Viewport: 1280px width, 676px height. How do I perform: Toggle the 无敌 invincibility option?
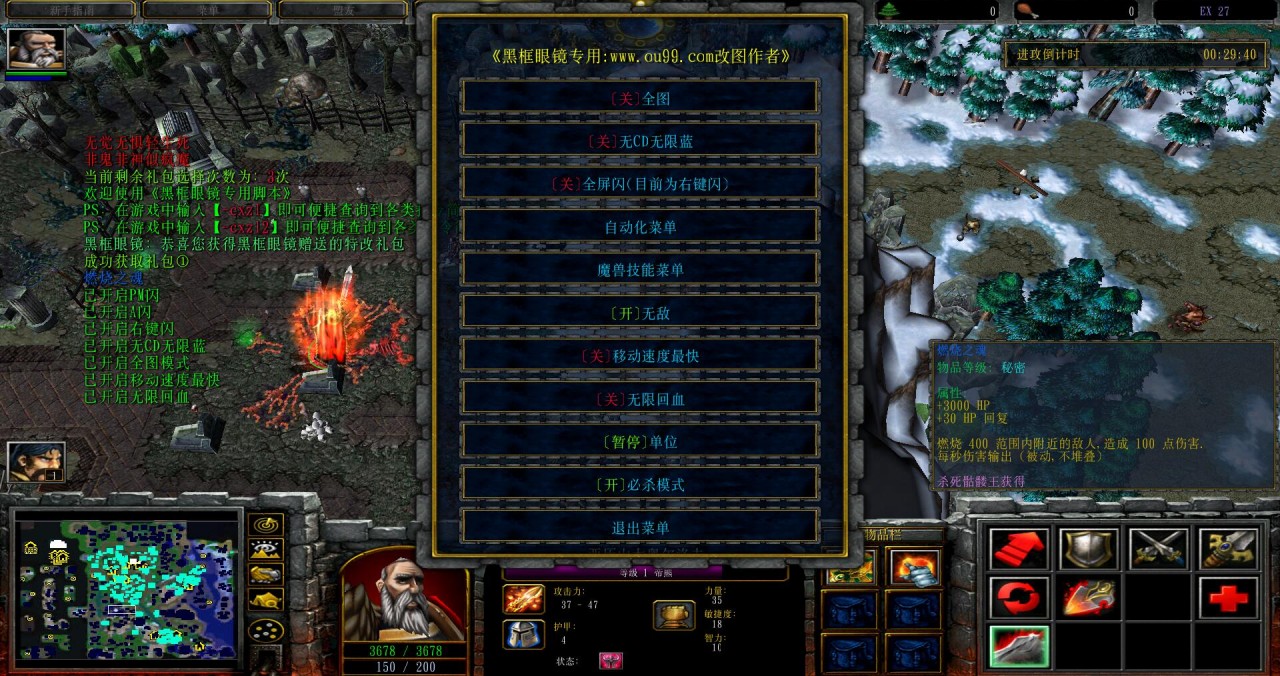(x=640, y=313)
